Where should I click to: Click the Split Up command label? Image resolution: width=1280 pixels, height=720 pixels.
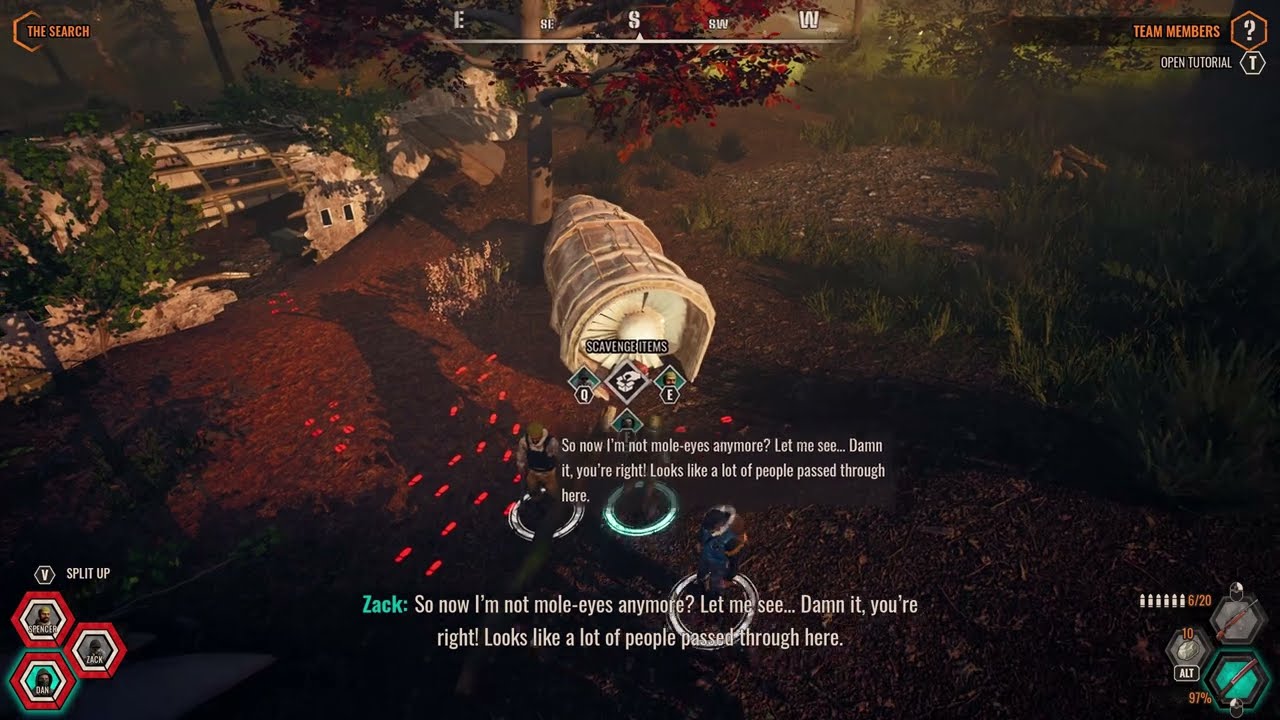point(88,573)
